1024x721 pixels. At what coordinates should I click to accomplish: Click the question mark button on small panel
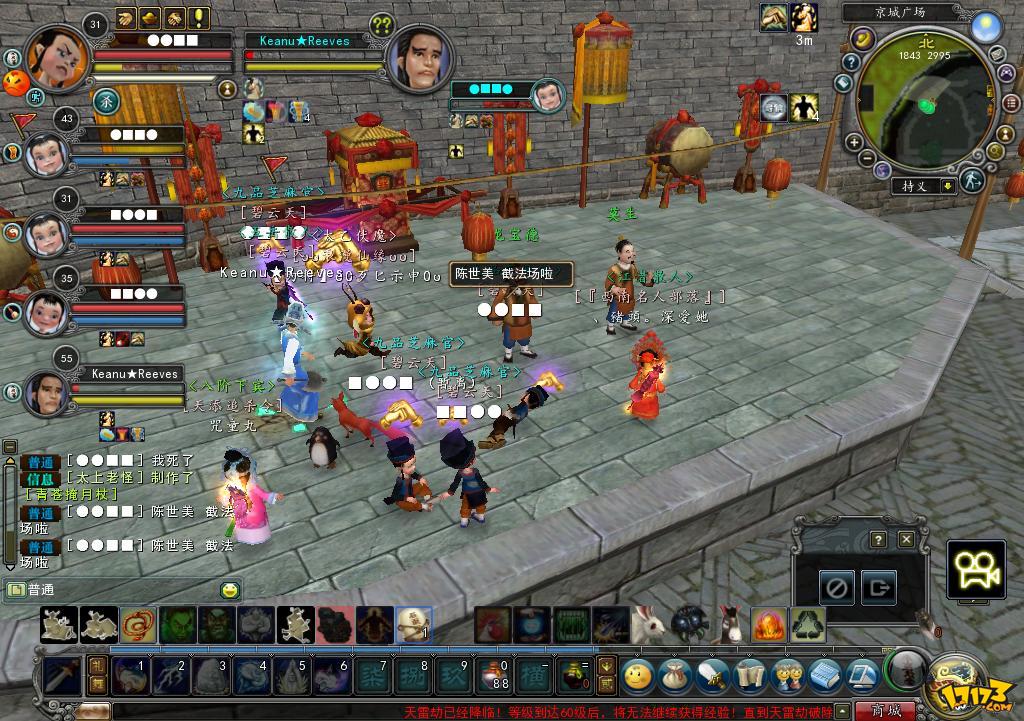878,539
